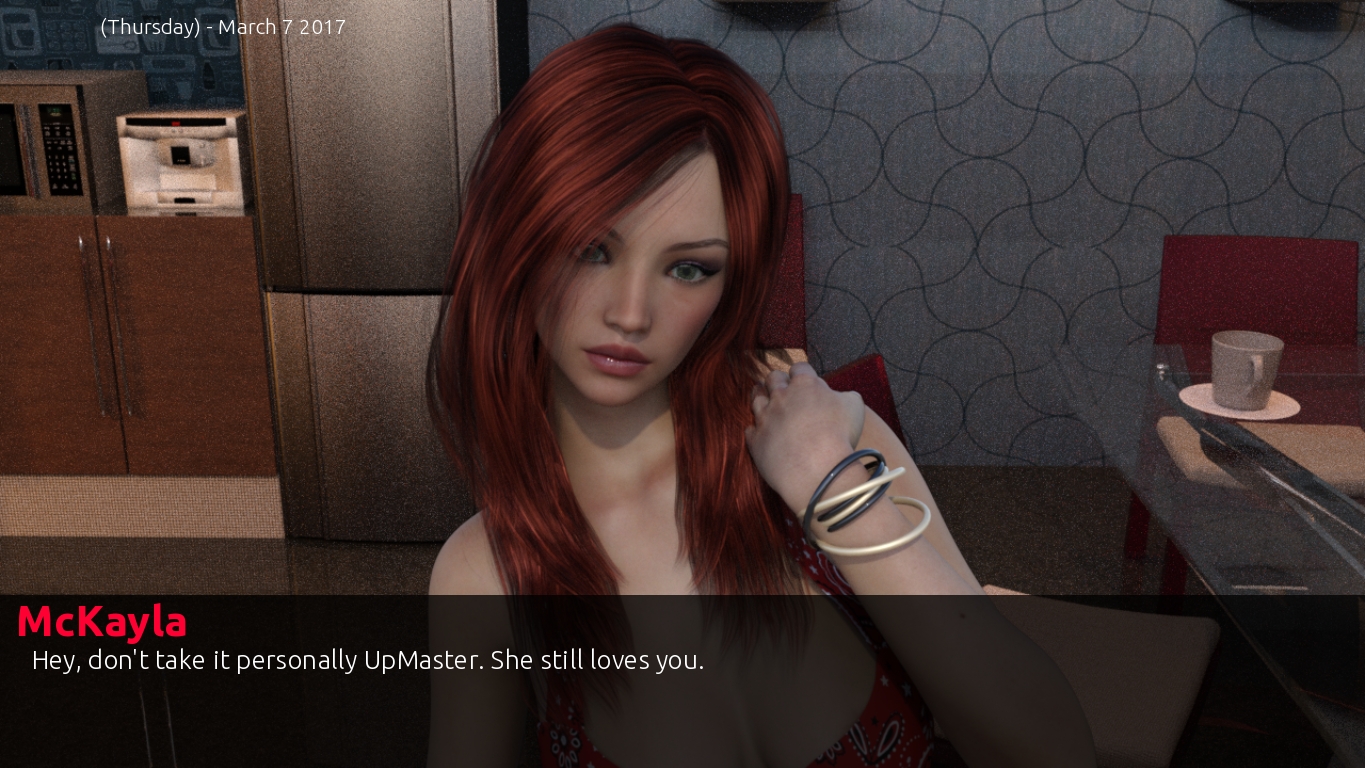The height and width of the screenshot is (768, 1365).
Task: Select the white coffee mug on the table
Action: tap(1245, 365)
